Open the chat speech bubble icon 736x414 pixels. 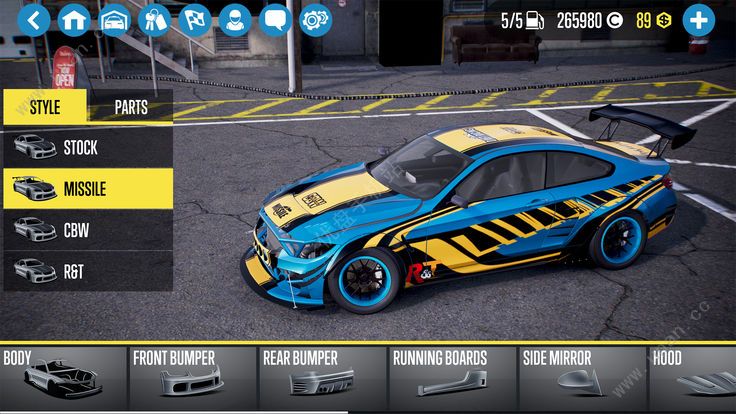[275, 19]
